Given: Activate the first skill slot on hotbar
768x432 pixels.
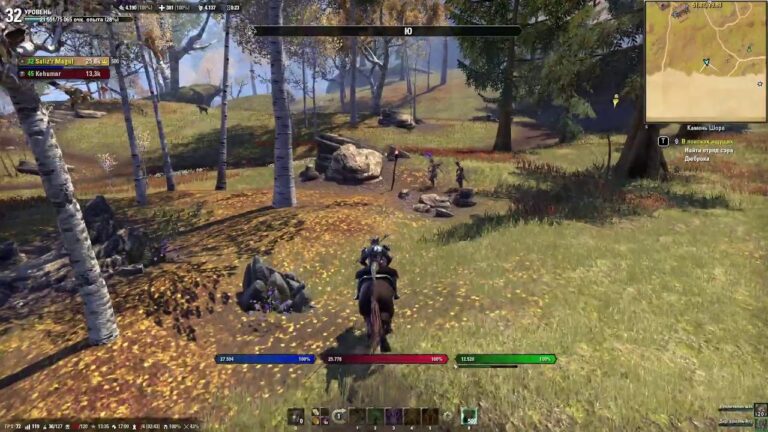Looking at the screenshot, I should 357,416.
